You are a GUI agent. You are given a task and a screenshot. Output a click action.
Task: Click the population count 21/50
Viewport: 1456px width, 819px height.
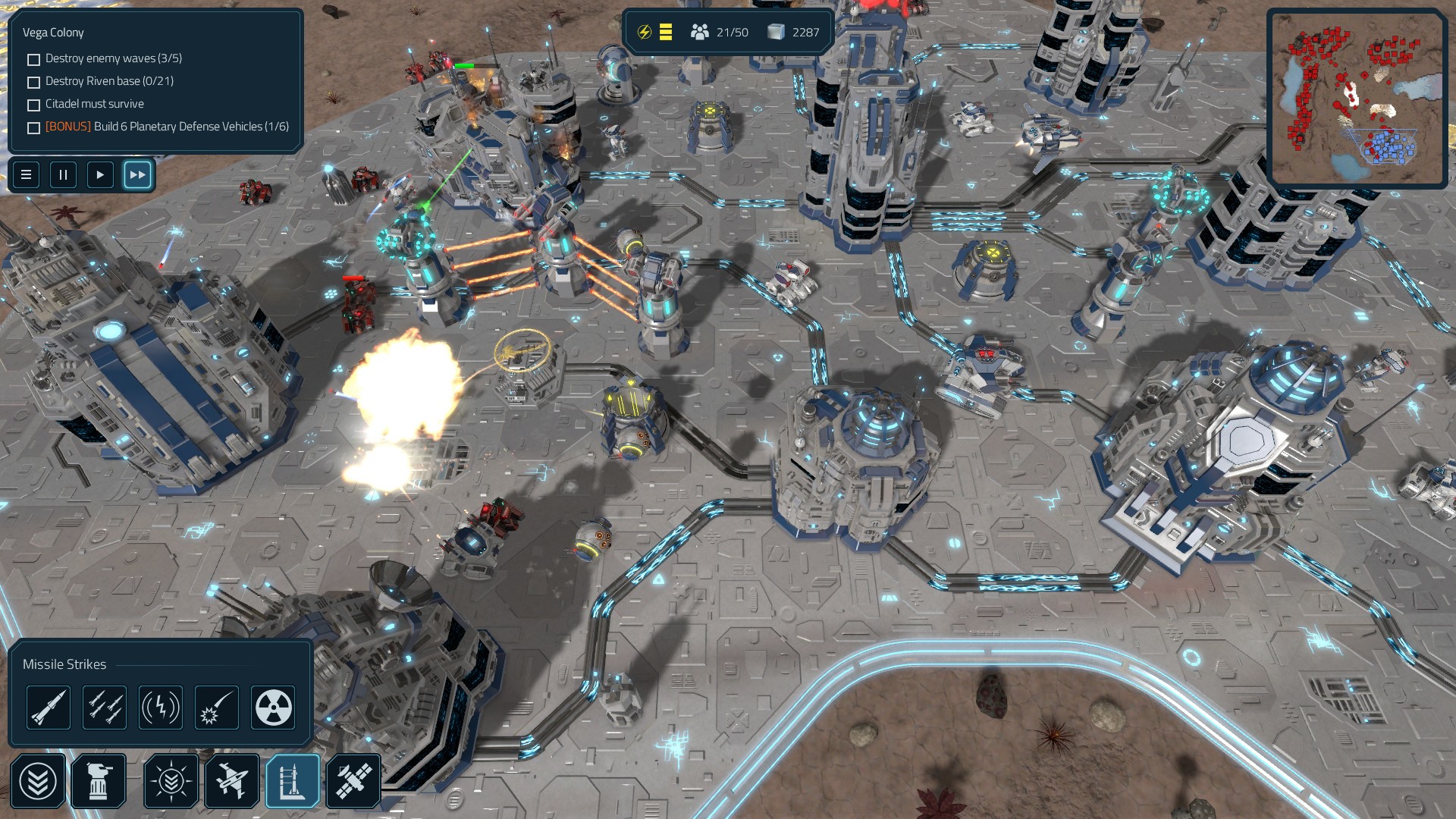(719, 32)
